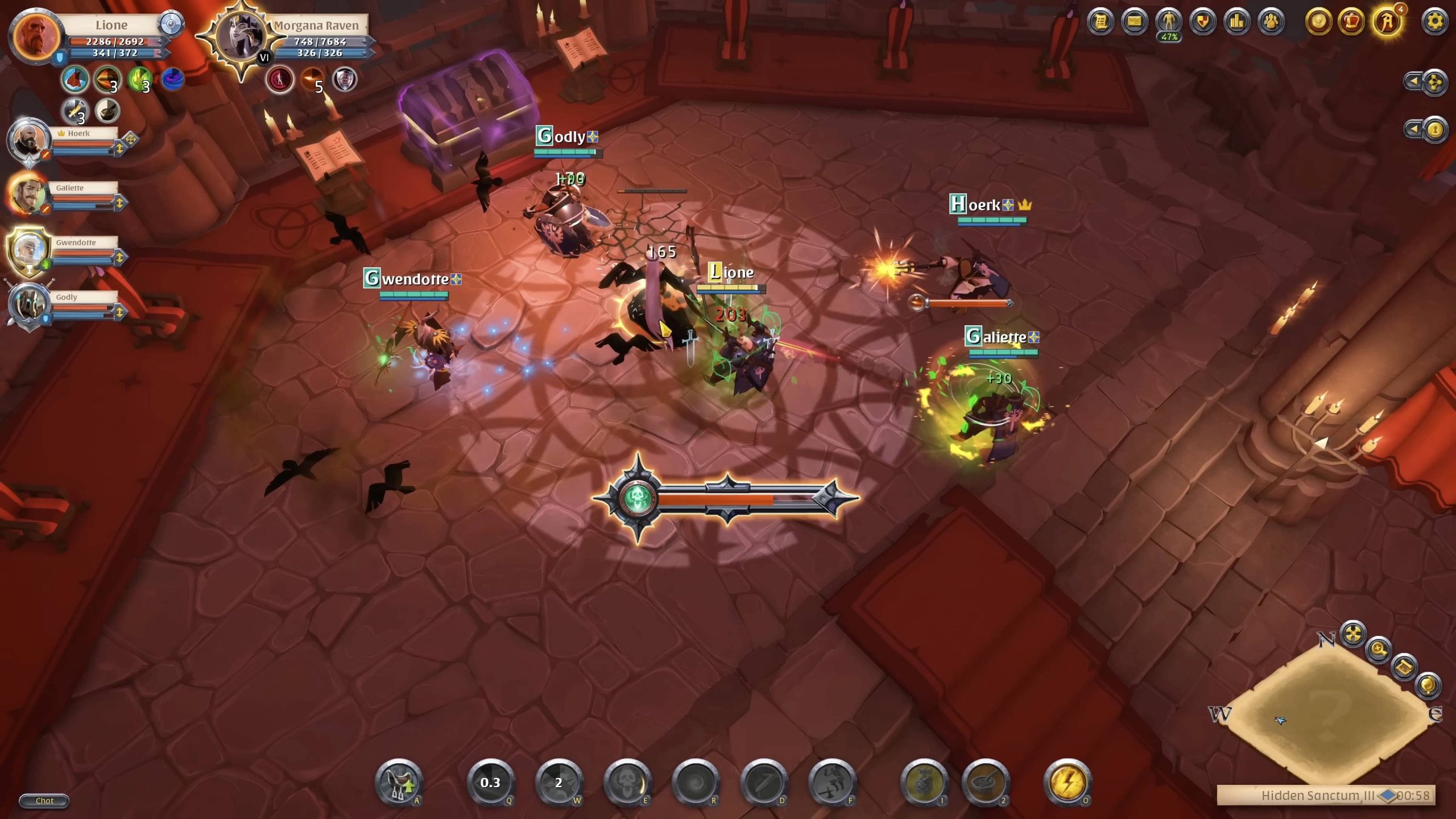The image size is (1456, 819).
Task: Open the quest scroll journal
Action: [x=1100, y=22]
